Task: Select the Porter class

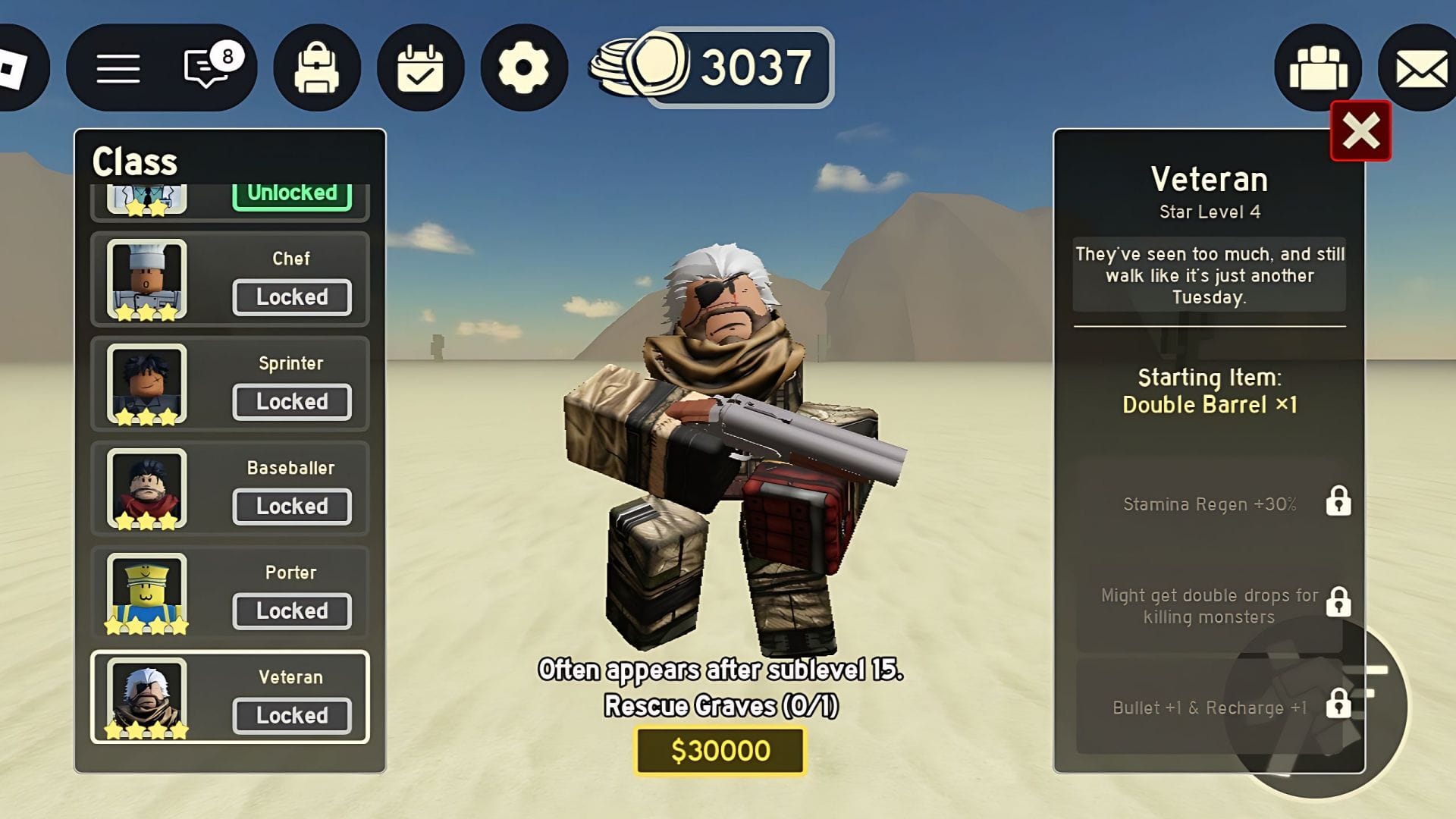Action: [x=292, y=610]
